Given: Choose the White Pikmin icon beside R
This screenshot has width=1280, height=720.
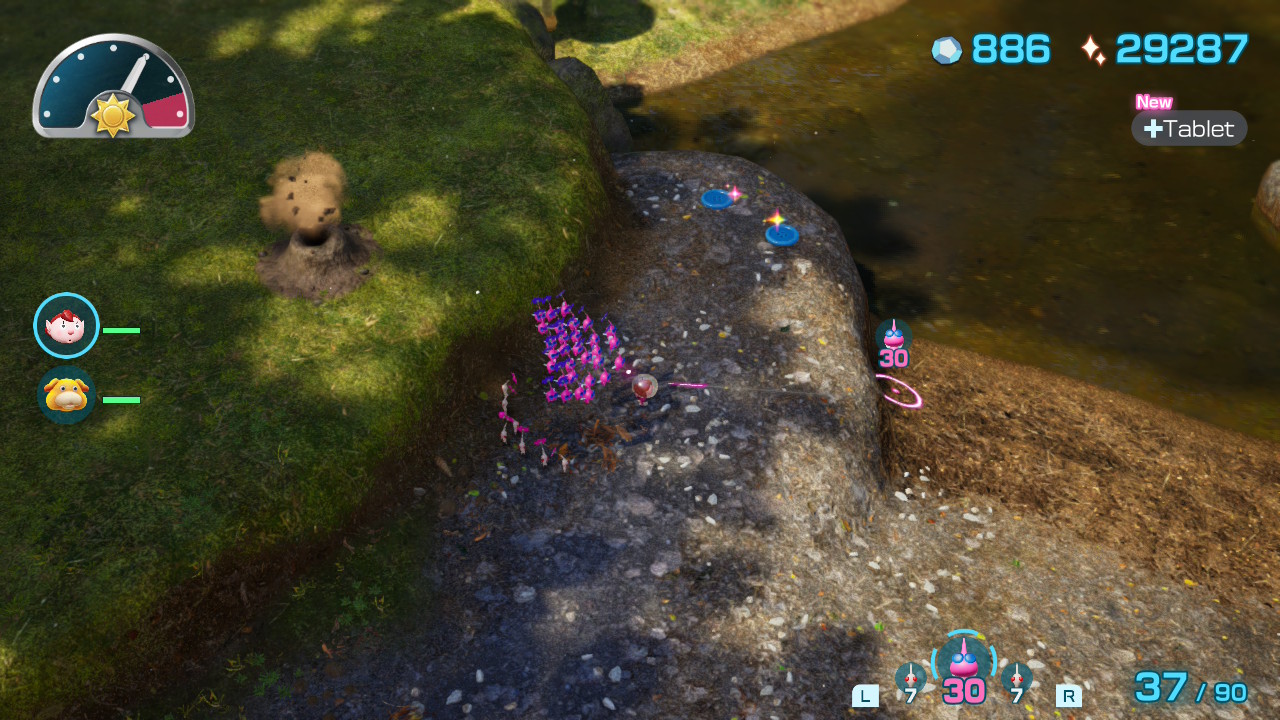Looking at the screenshot, I should 1017,678.
